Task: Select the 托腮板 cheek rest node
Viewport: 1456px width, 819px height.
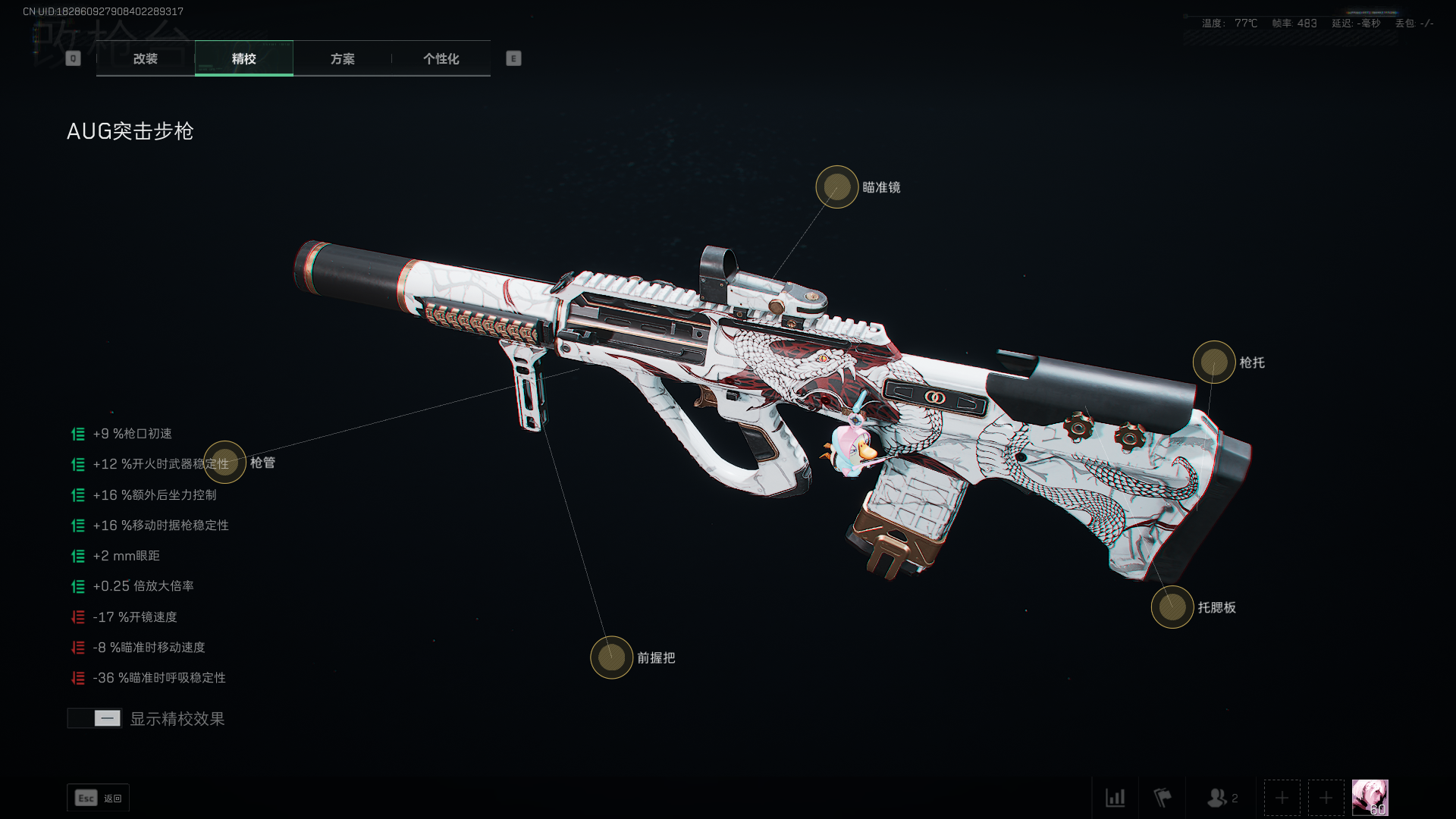Action: click(x=1172, y=607)
